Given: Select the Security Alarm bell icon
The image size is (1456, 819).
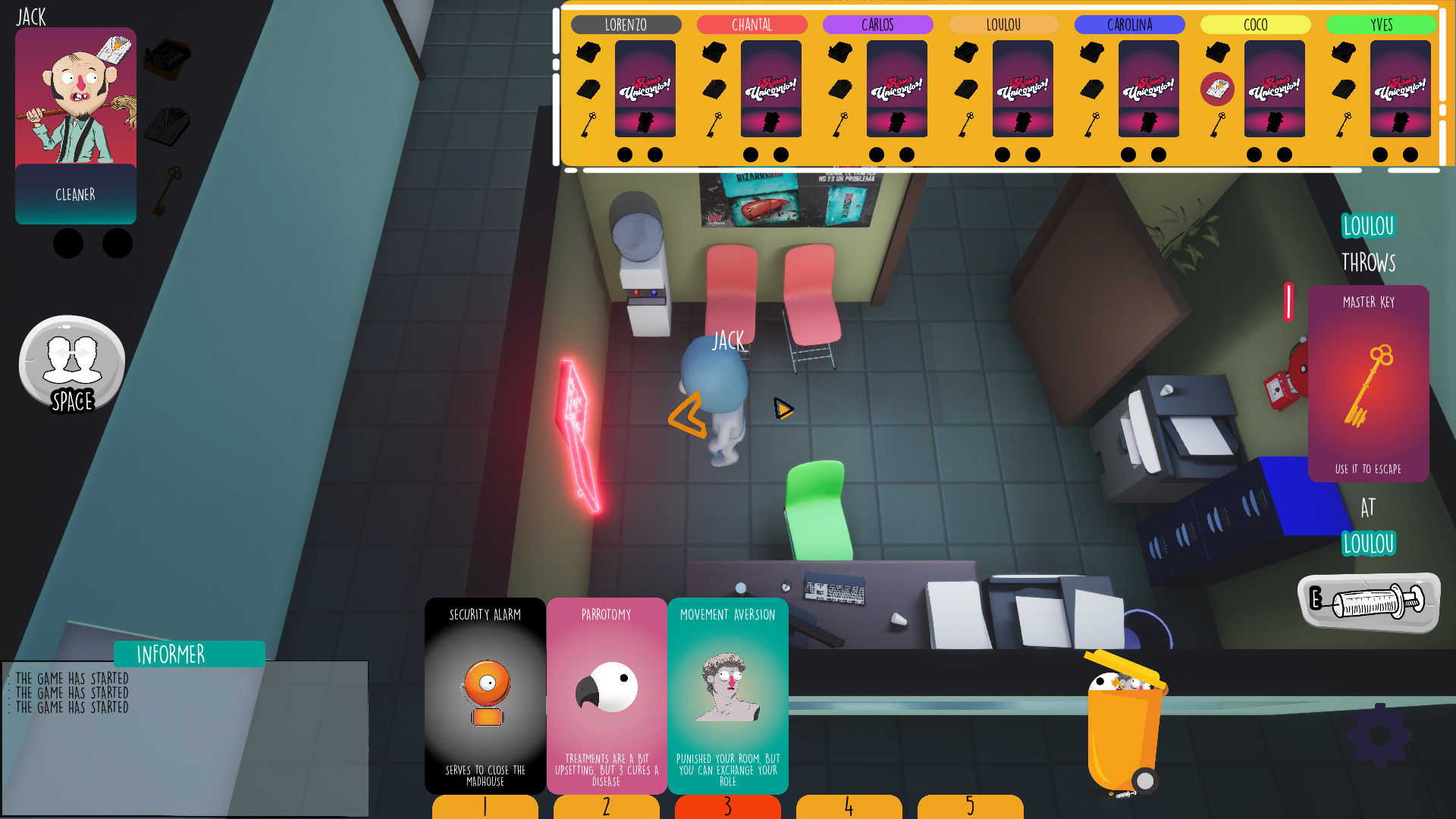Looking at the screenshot, I should pos(485,686).
